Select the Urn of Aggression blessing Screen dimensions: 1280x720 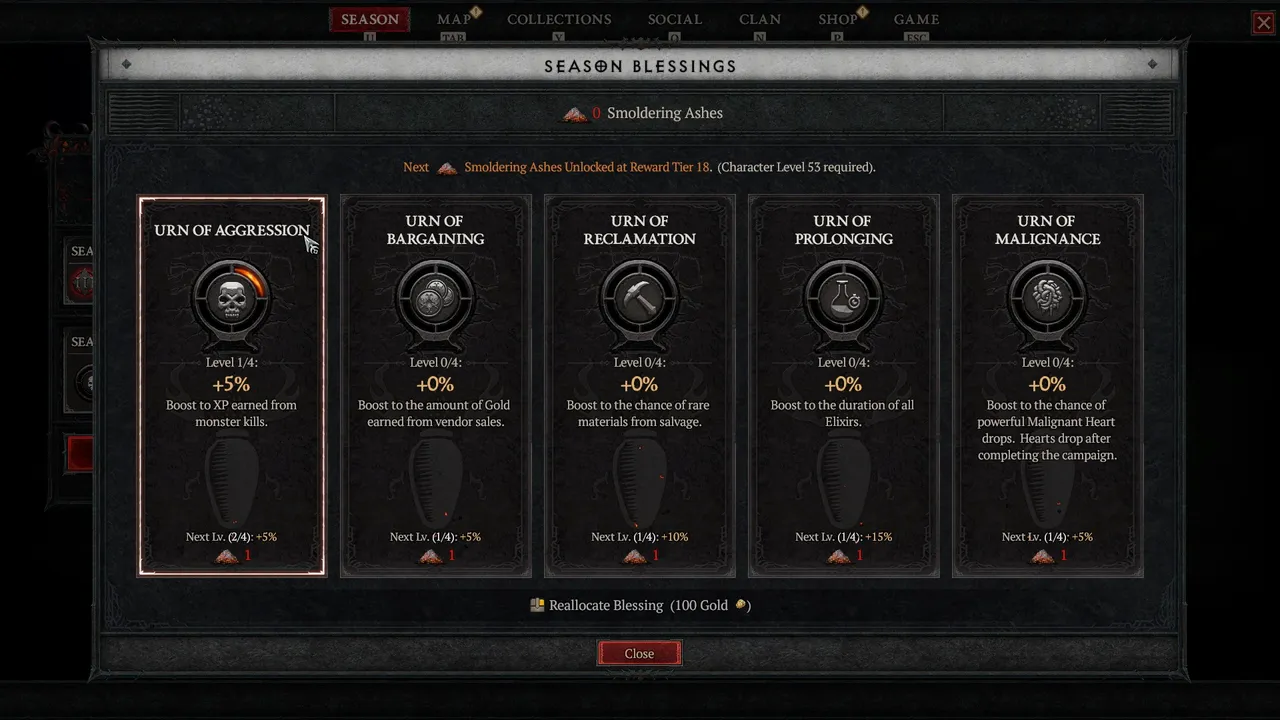(x=232, y=385)
